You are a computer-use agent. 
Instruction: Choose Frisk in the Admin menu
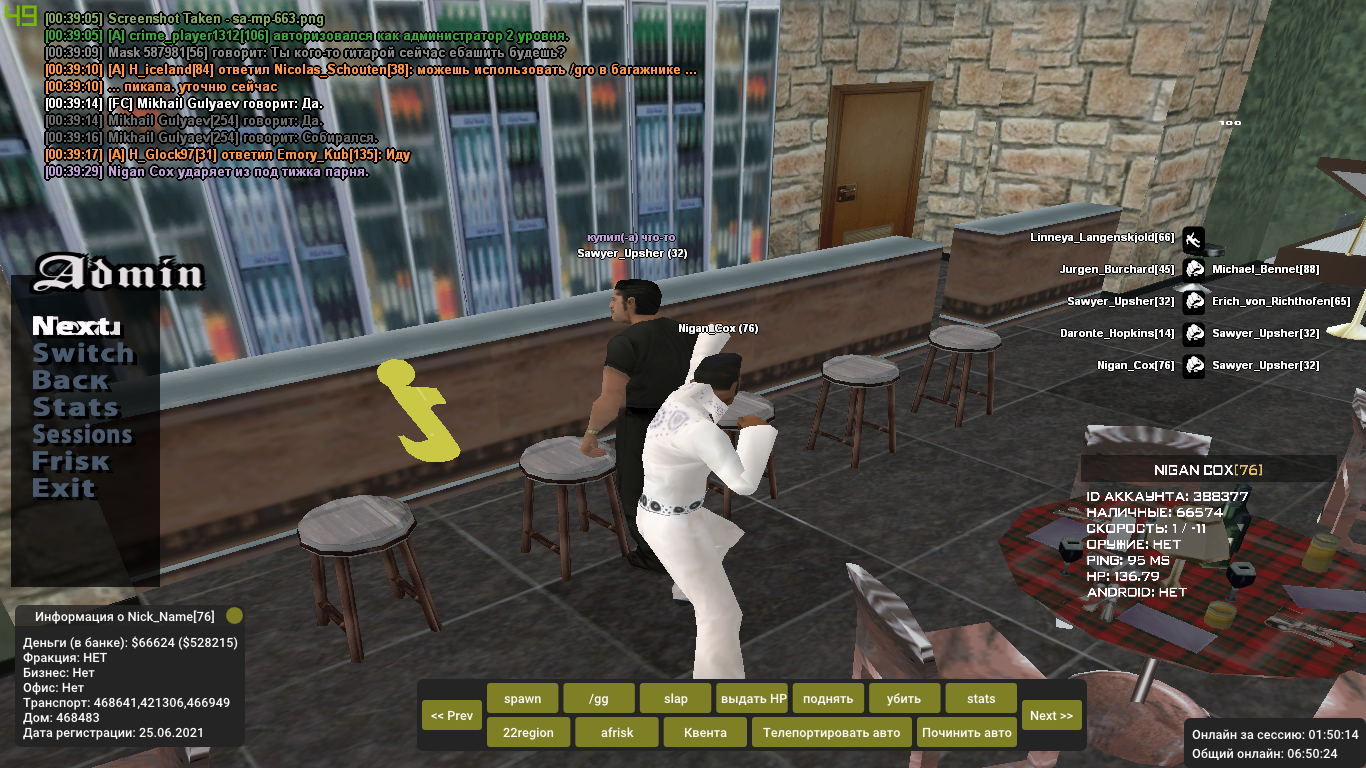pos(70,461)
